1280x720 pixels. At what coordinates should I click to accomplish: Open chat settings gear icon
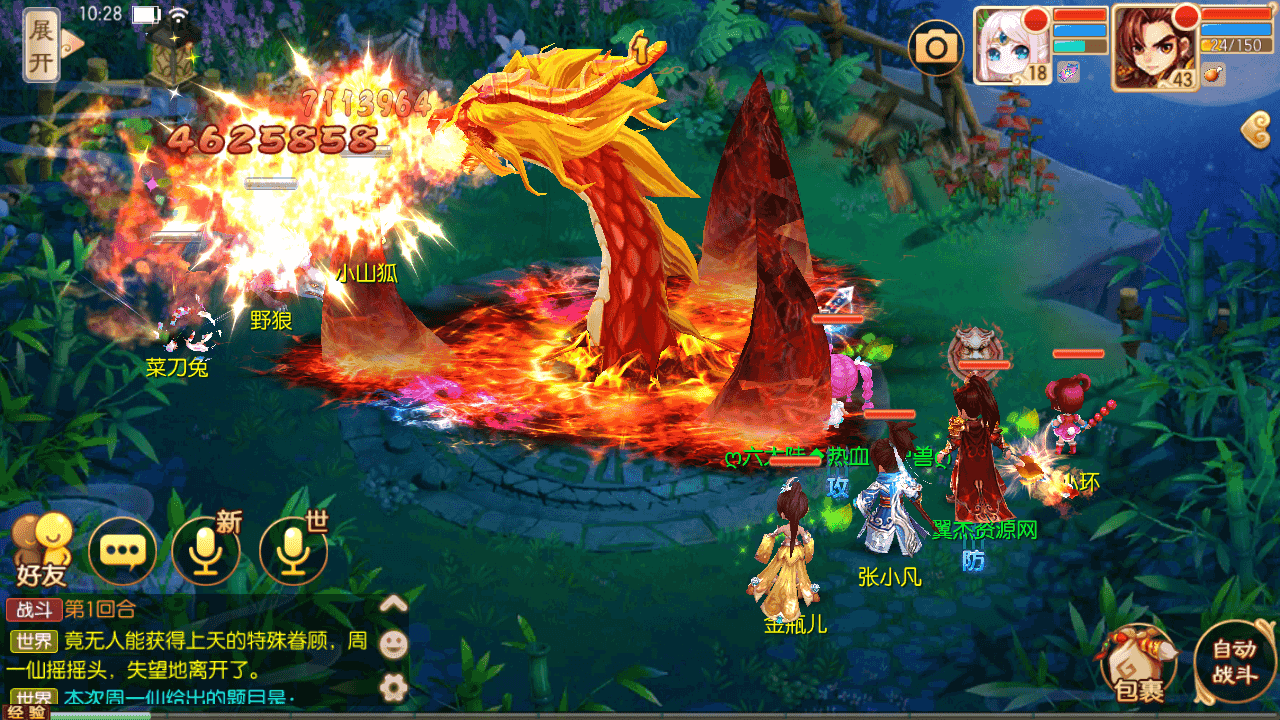point(394,686)
